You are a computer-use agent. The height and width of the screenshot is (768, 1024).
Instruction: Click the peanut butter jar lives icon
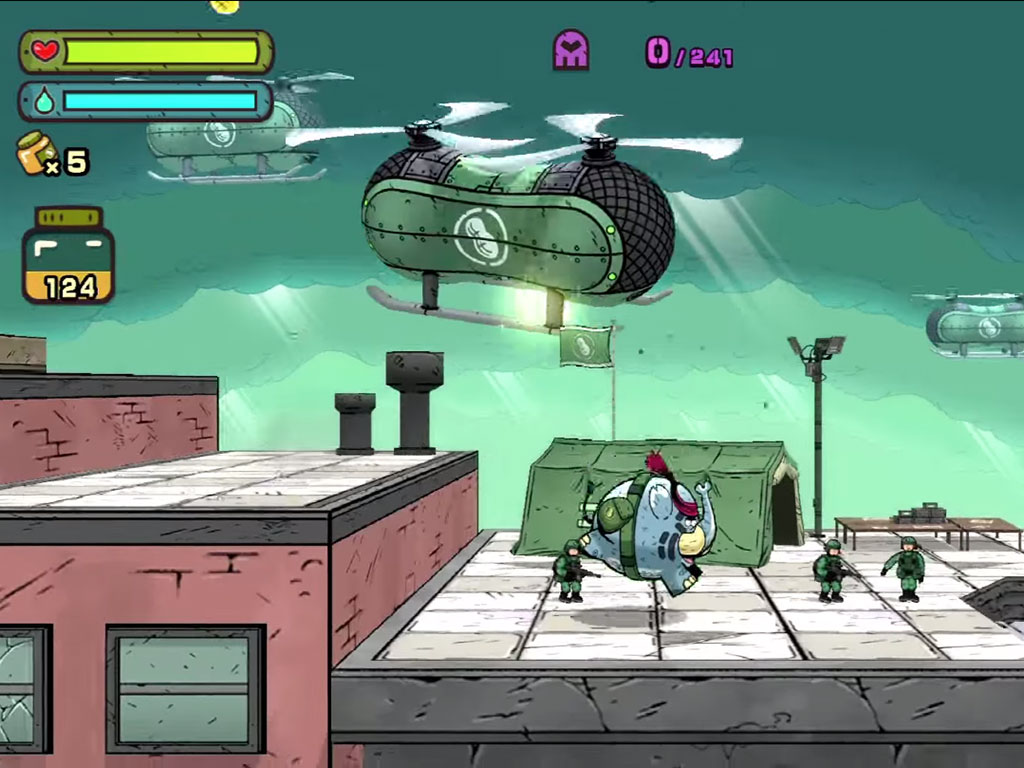[x=36, y=153]
